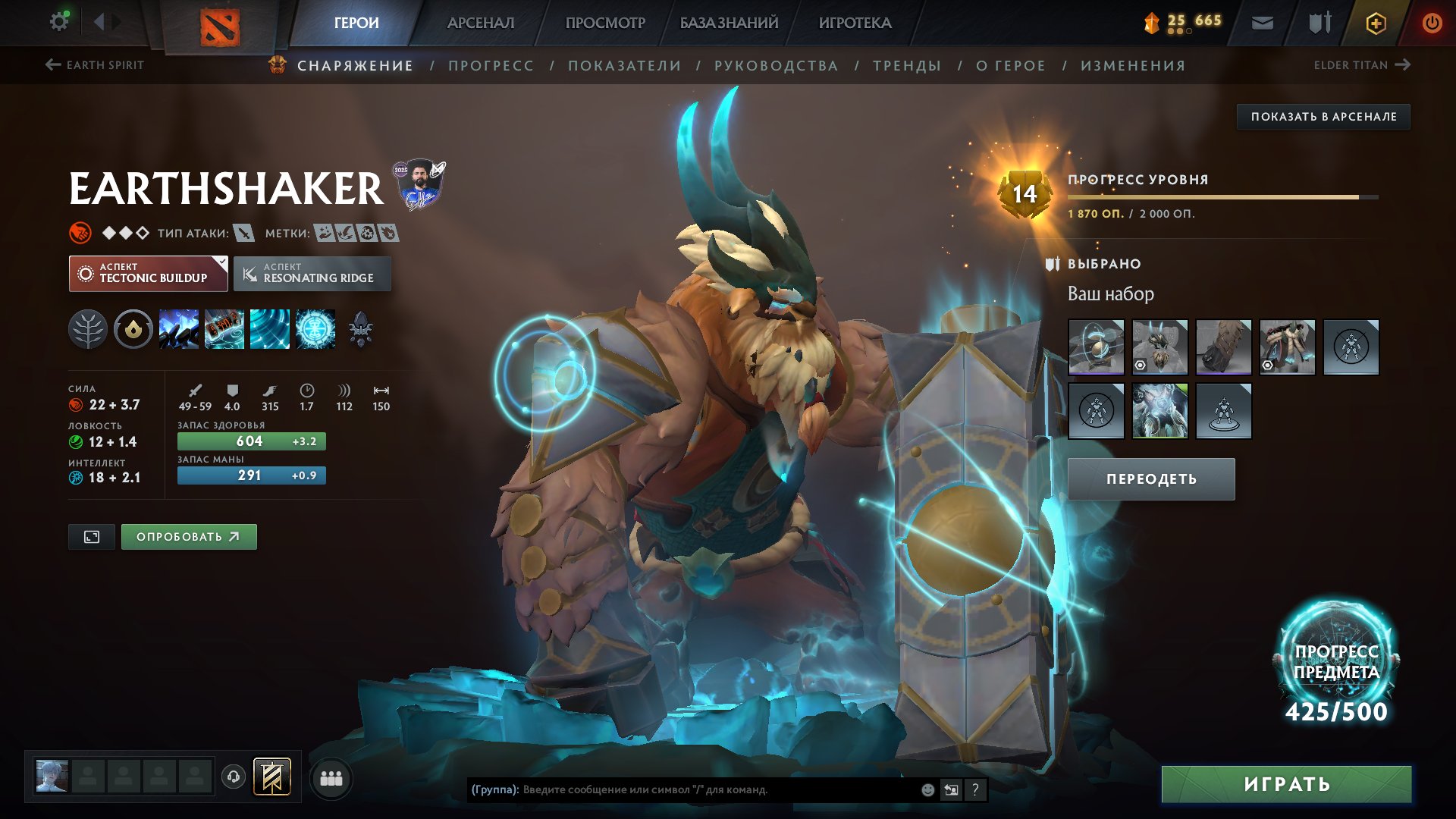
Task: Open the АРСЕНАЛ menu
Action: tap(482, 22)
